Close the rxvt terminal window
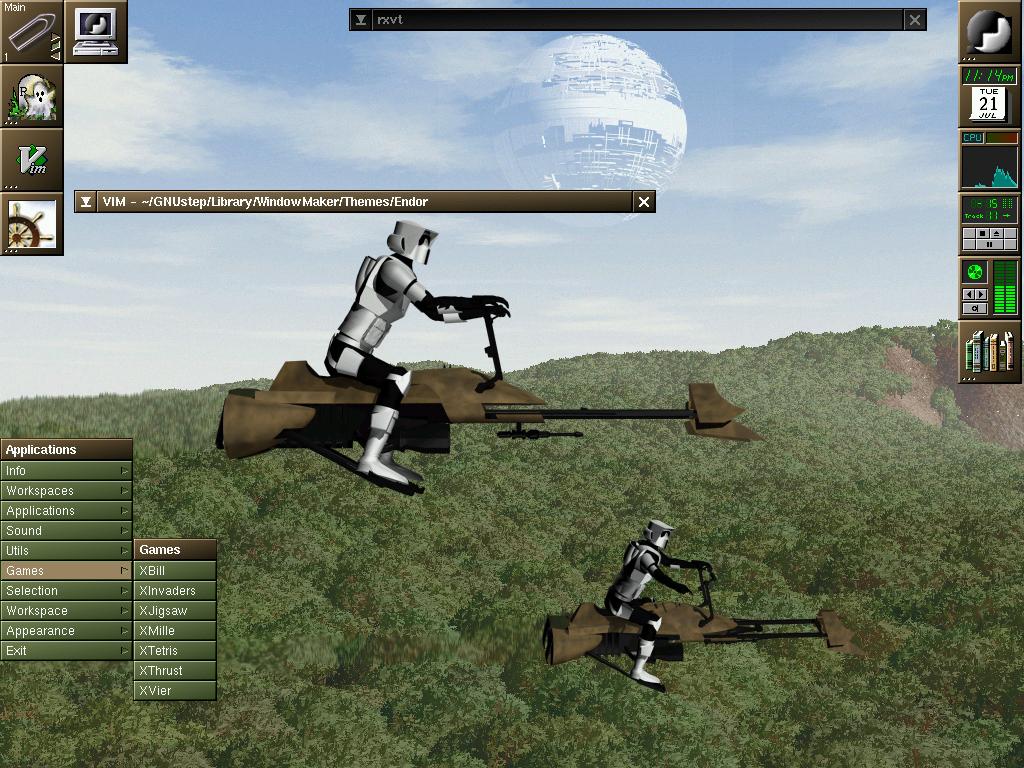This screenshot has height=768, width=1024. (x=915, y=20)
